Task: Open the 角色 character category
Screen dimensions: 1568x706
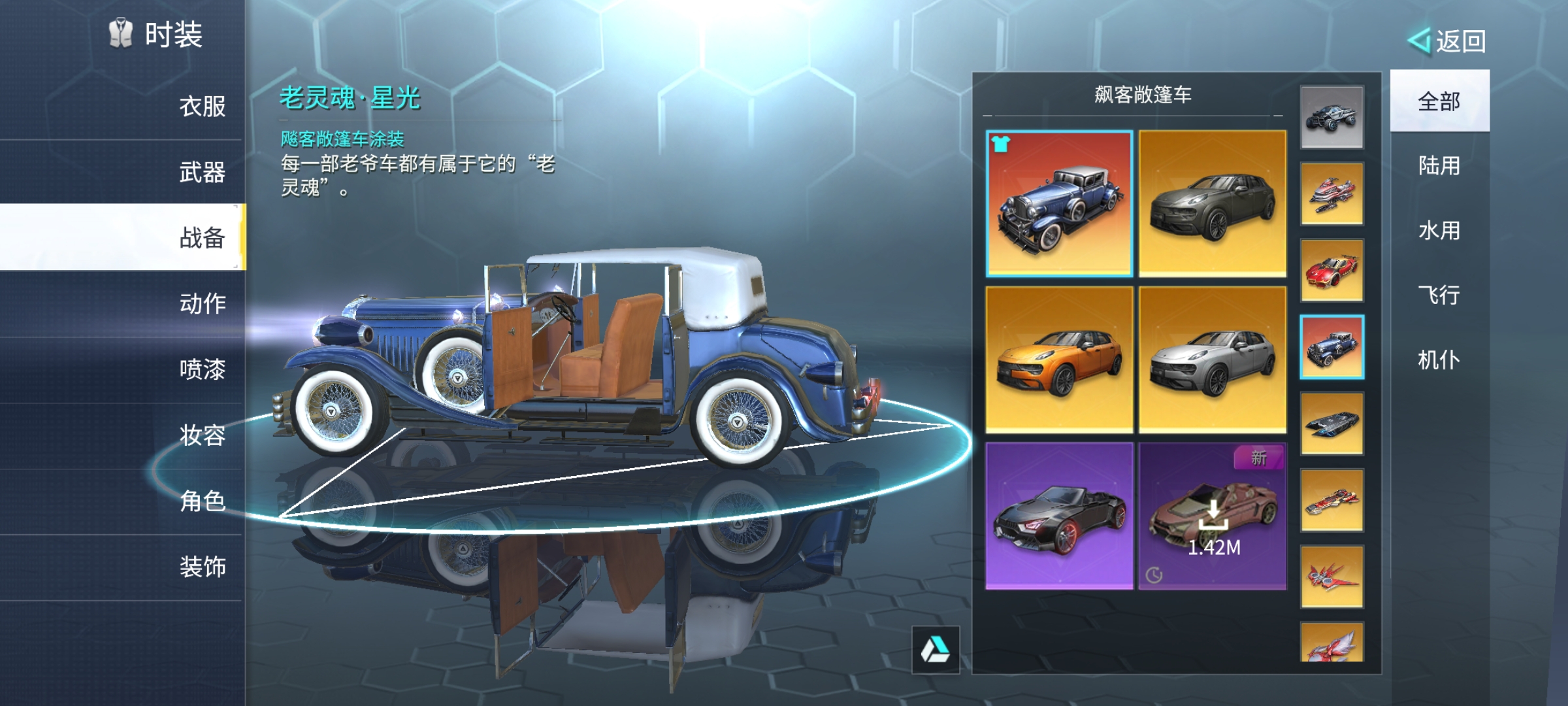Action: [x=201, y=501]
